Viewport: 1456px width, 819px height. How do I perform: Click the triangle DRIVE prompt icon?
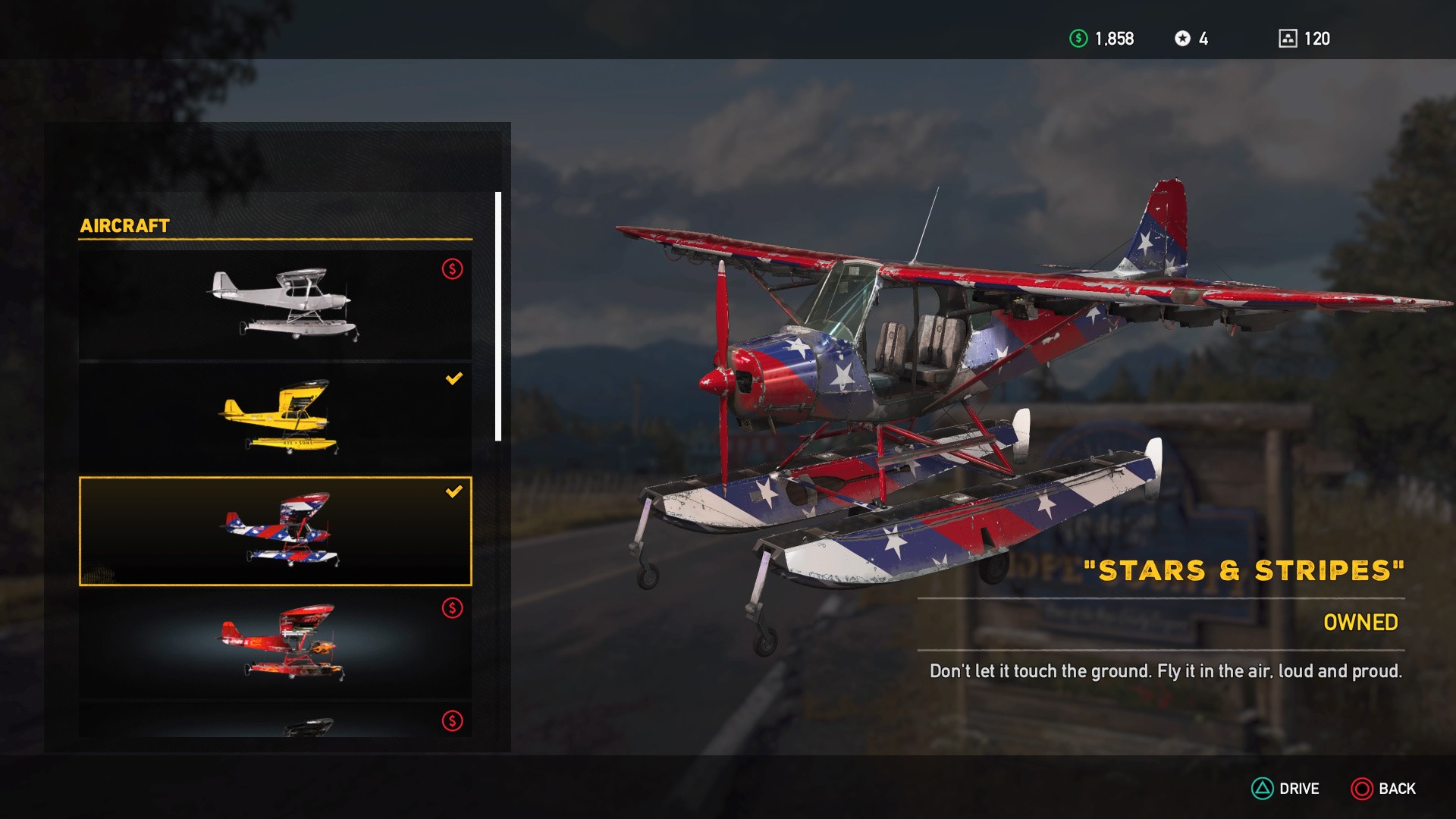click(1263, 788)
